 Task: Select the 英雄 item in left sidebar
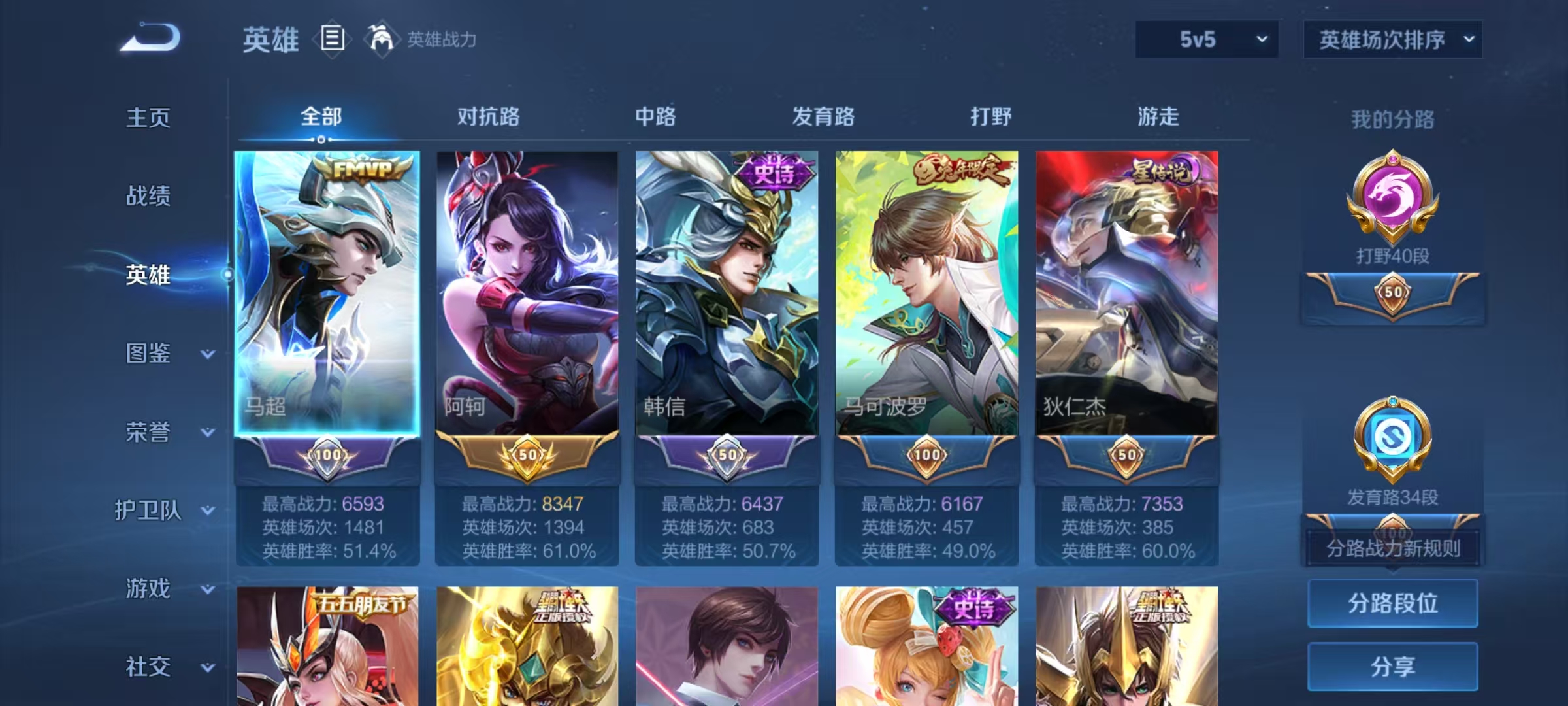[148, 276]
